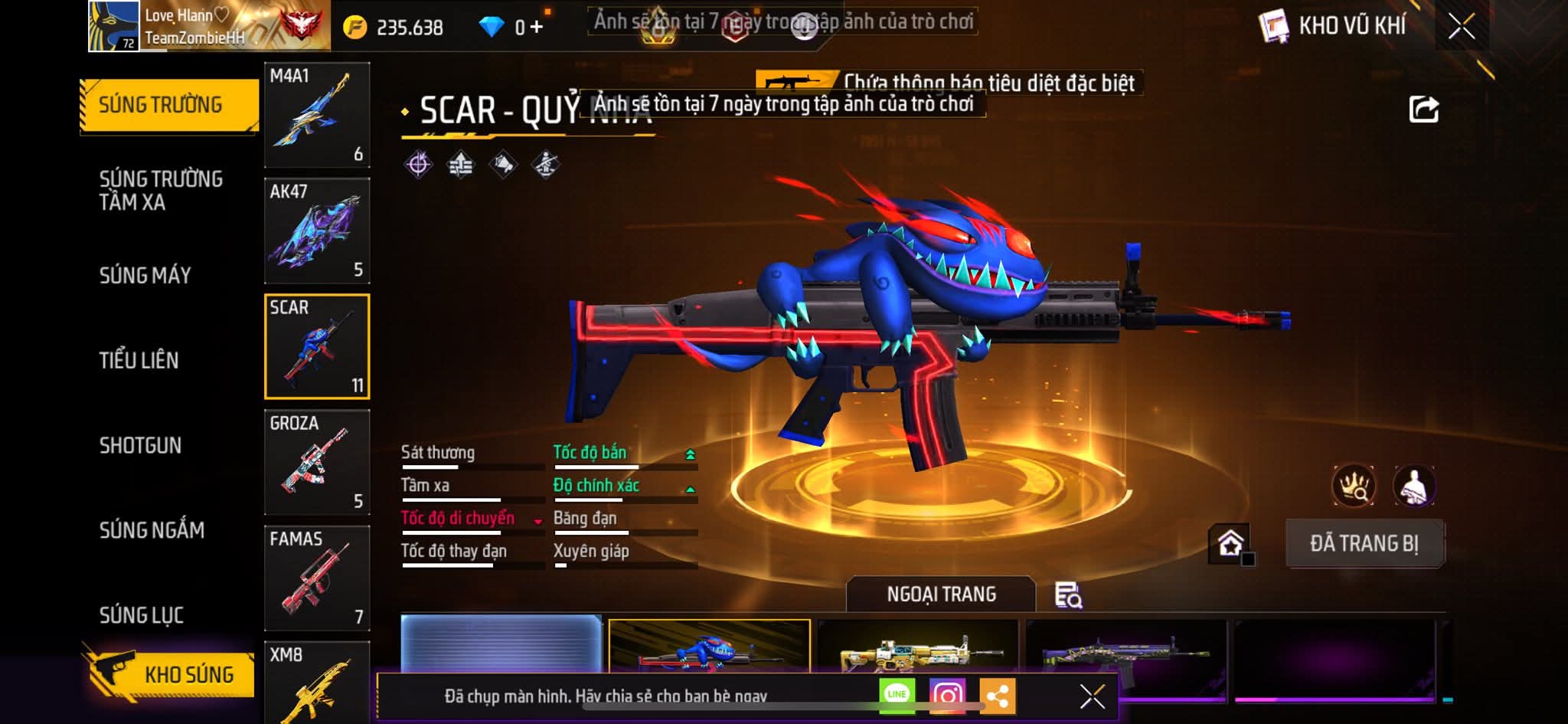Open the Súng Ngắm category
This screenshot has width=1568, height=724.
[x=152, y=530]
